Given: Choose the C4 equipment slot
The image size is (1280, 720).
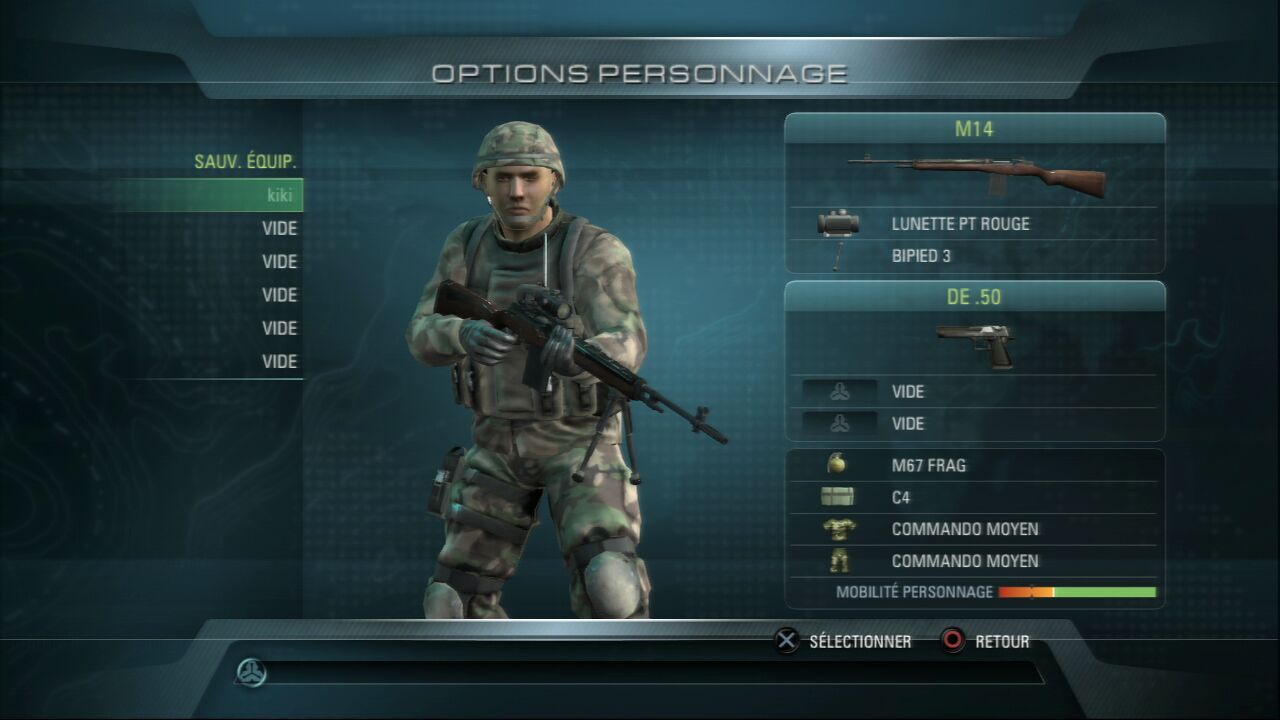Looking at the screenshot, I should coord(901,497).
